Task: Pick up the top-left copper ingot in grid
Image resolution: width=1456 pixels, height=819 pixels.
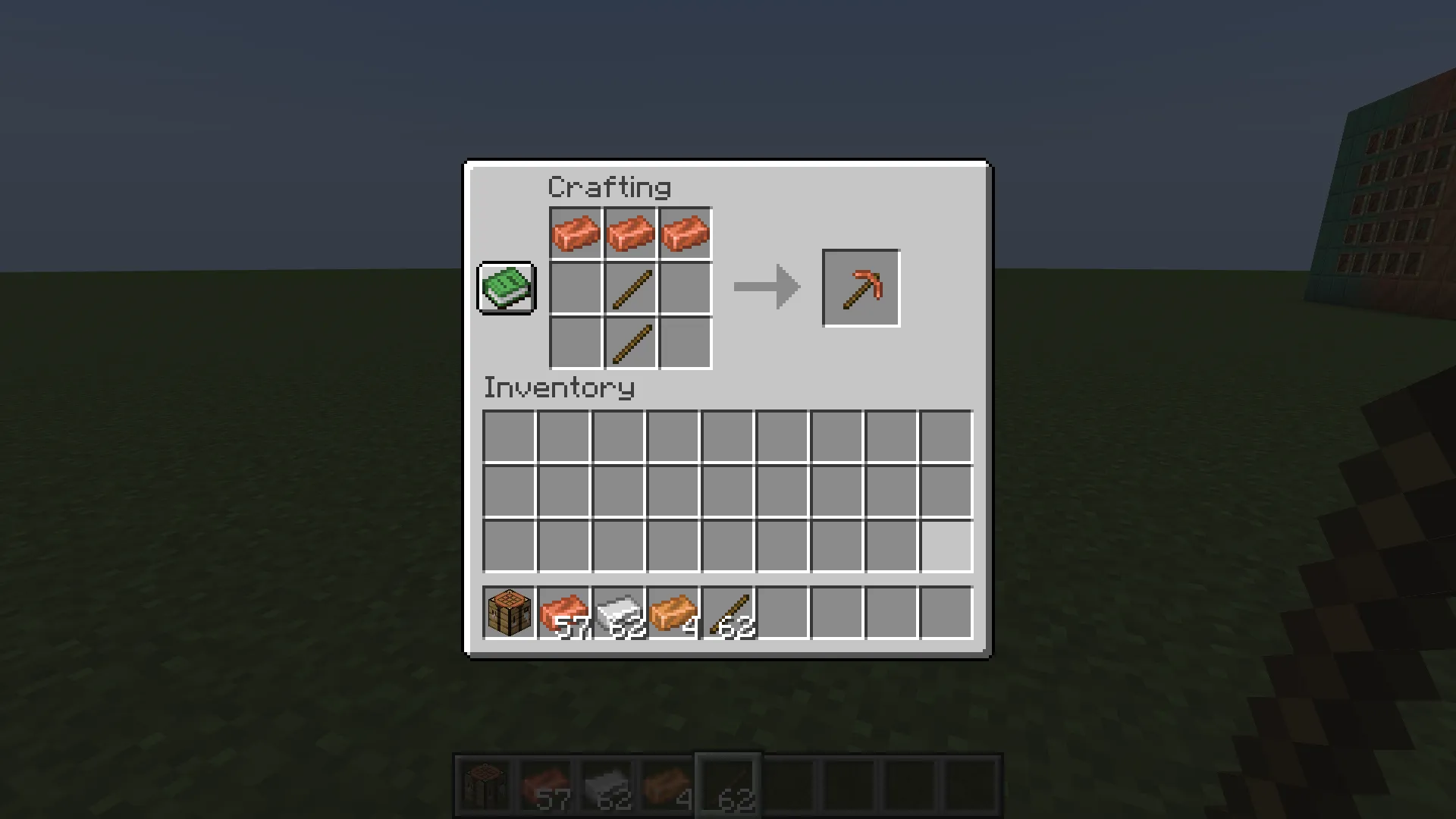Action: [x=576, y=233]
